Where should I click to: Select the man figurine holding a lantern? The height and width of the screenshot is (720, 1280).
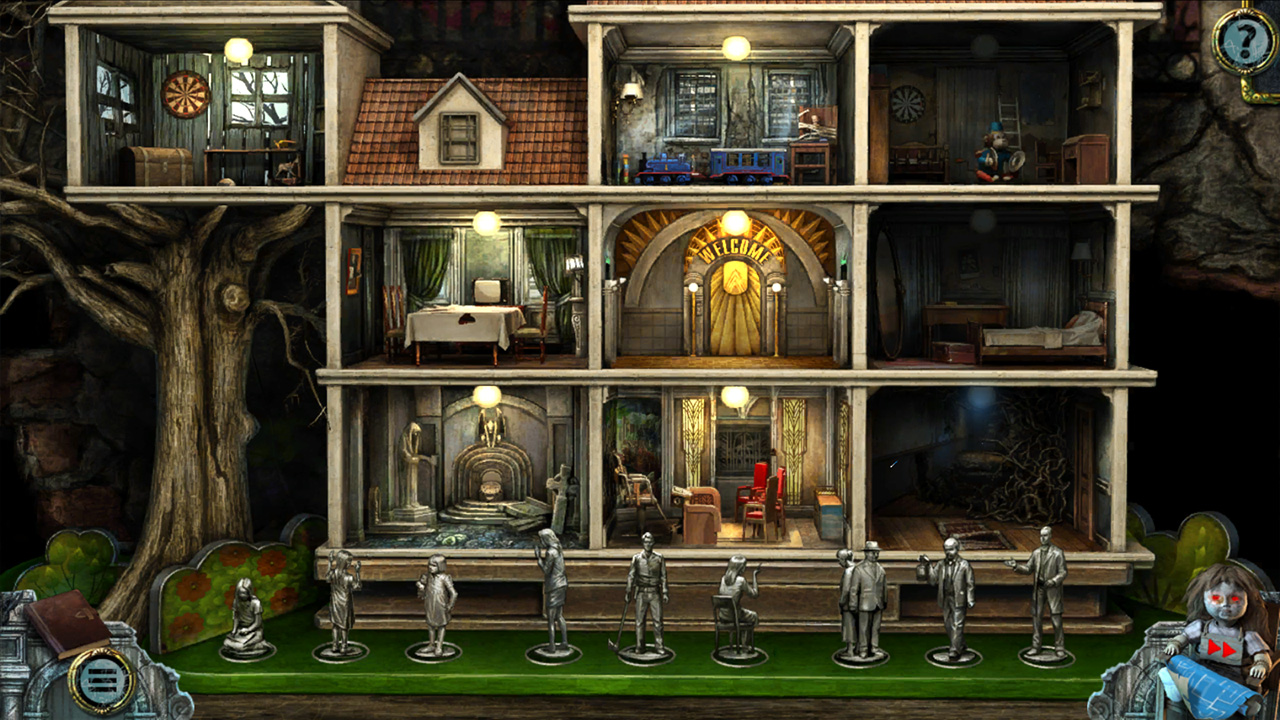tap(952, 598)
